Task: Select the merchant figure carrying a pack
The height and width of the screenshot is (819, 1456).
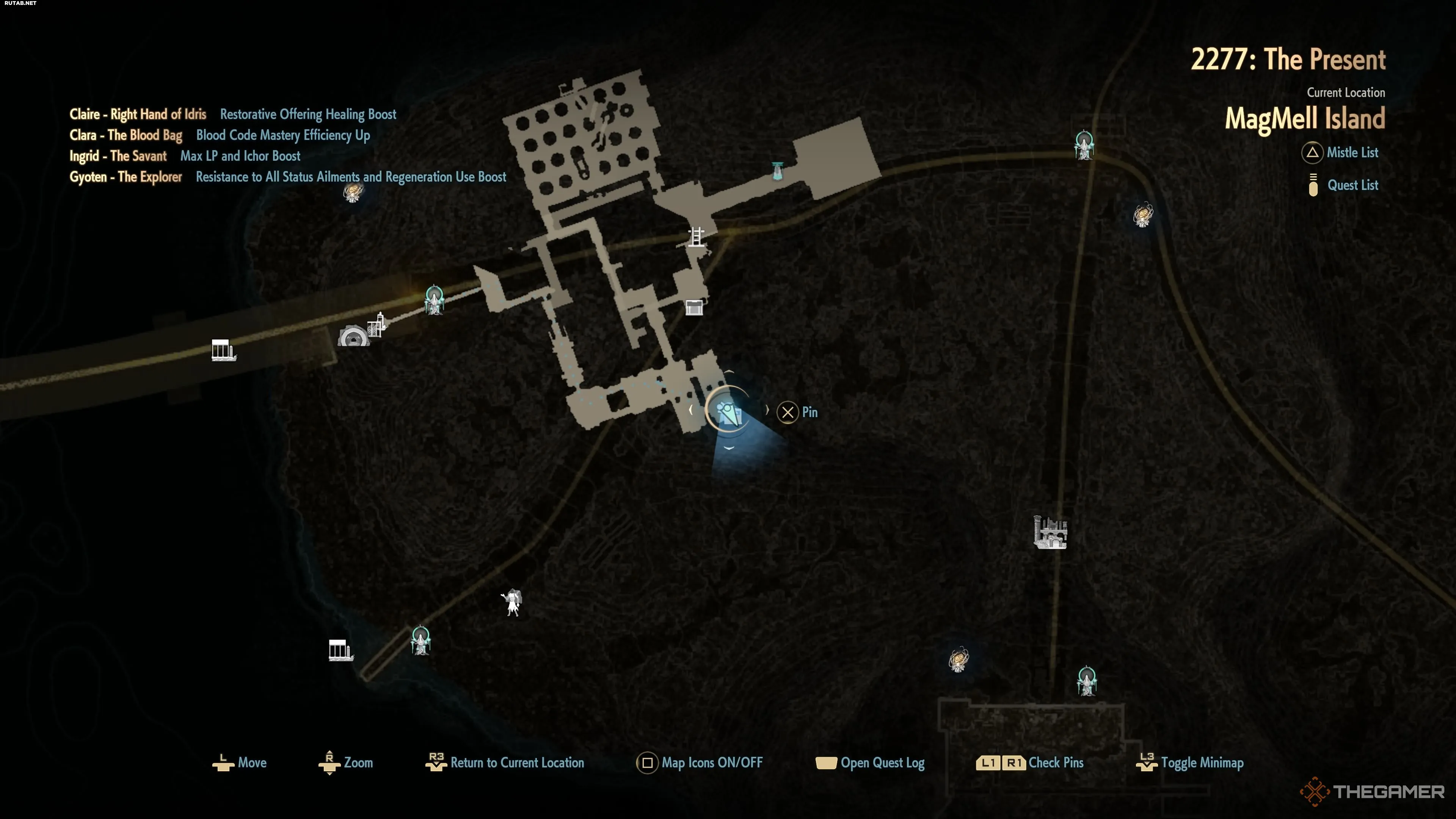Action: [512, 602]
